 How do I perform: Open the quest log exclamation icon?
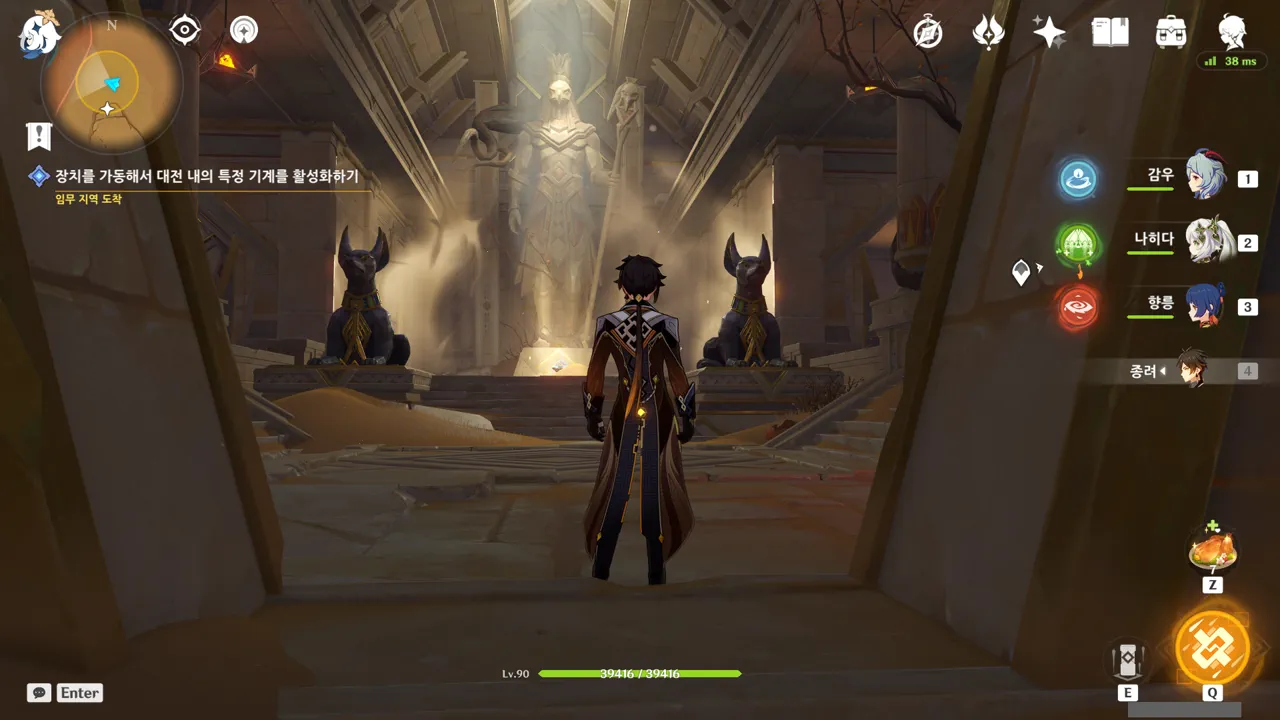[x=39, y=136]
